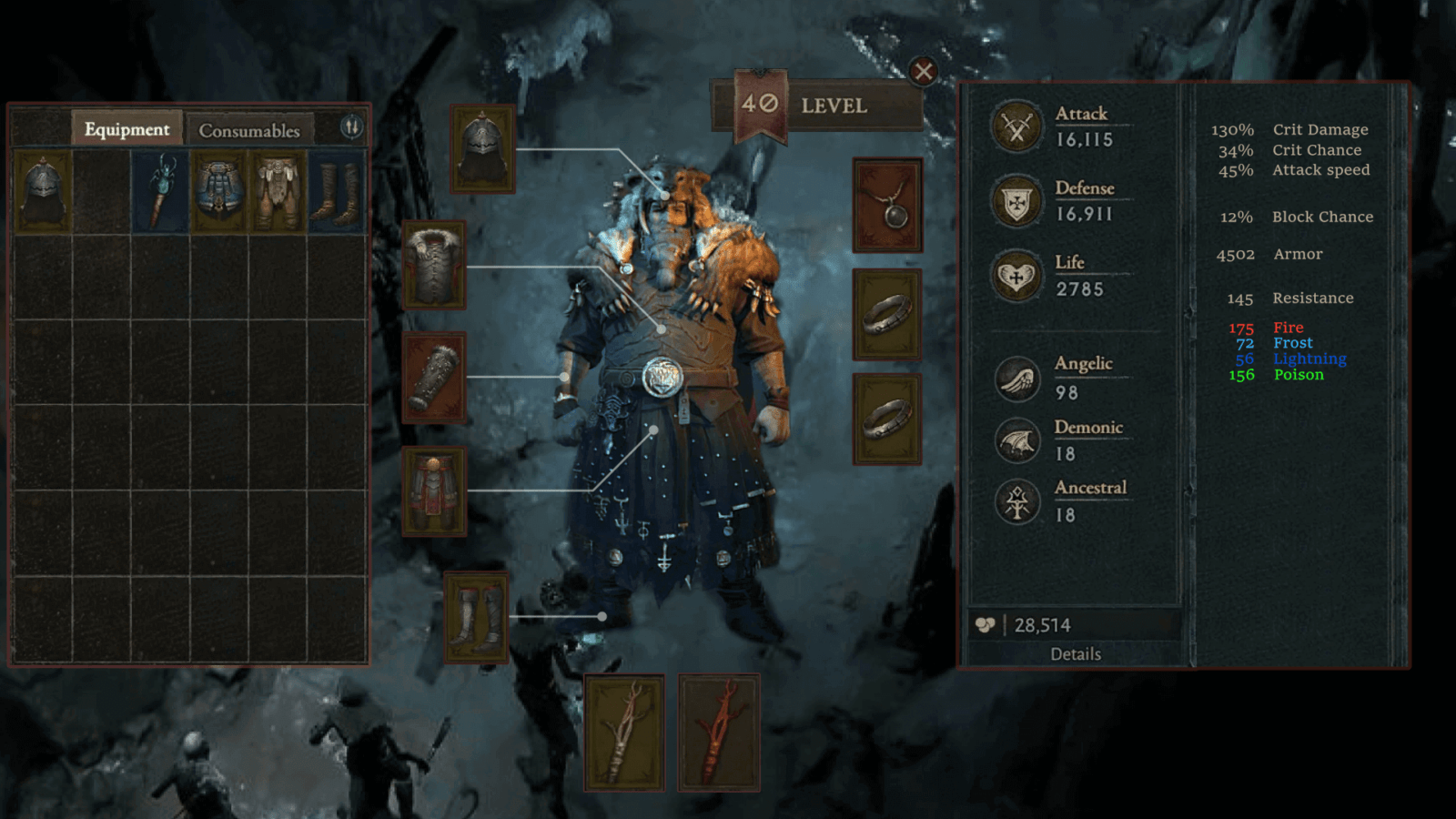This screenshot has height=819, width=1456.
Task: Choose the equipped leg armor slot
Action: 434,490
